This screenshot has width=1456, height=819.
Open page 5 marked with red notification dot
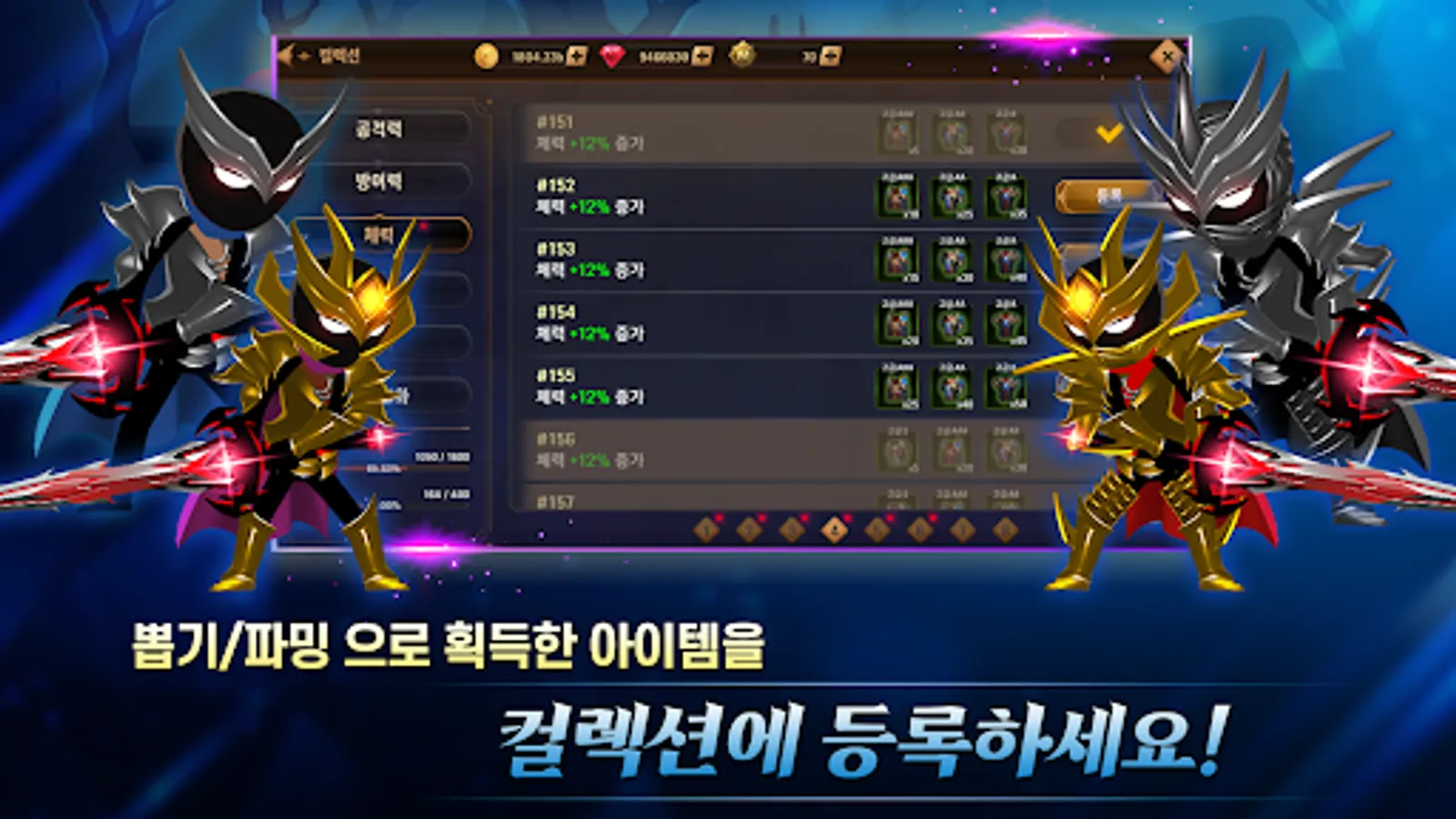coord(875,530)
